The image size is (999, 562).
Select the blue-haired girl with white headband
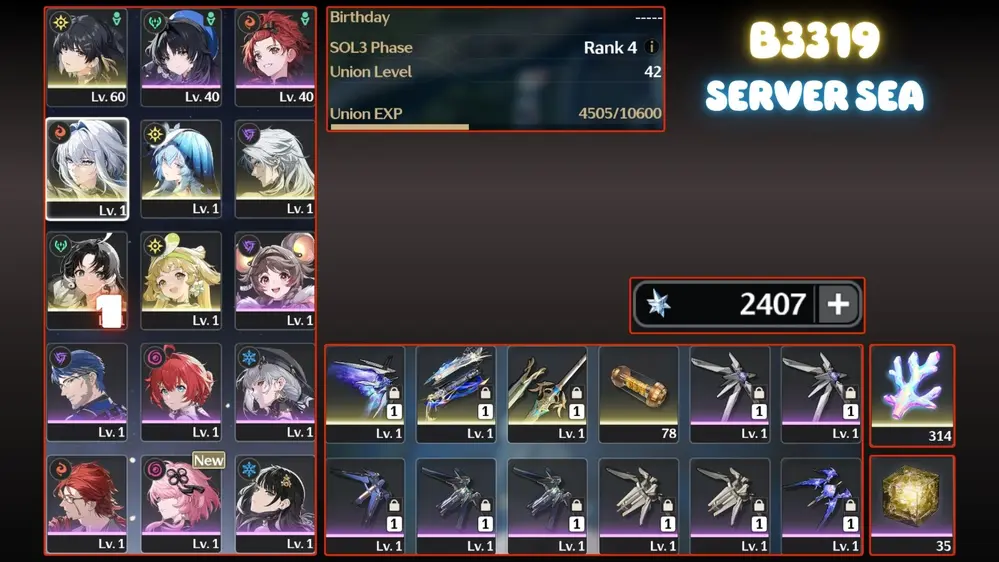pyautogui.click(x=181, y=169)
